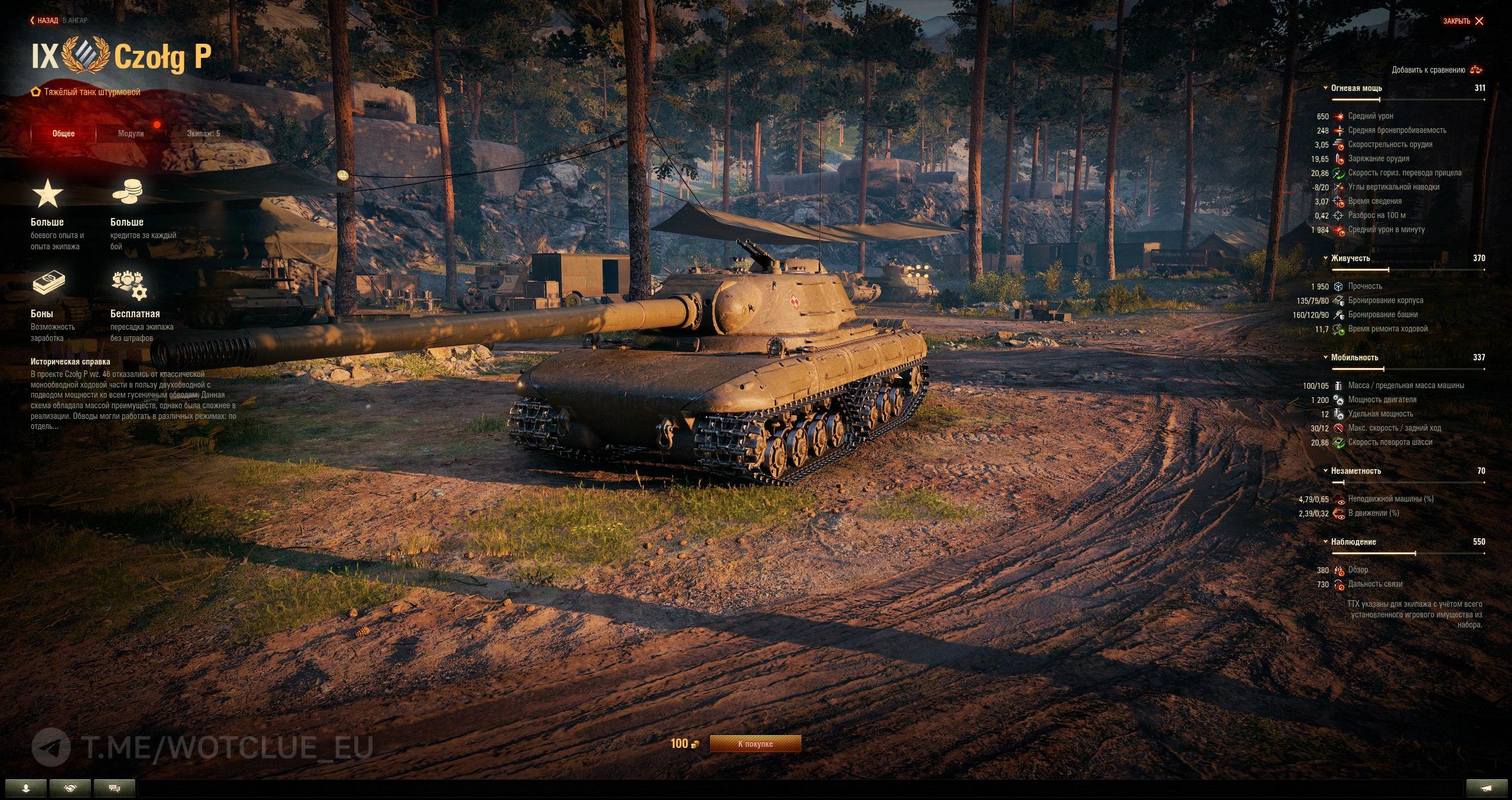Select the Общее tab

point(63,134)
